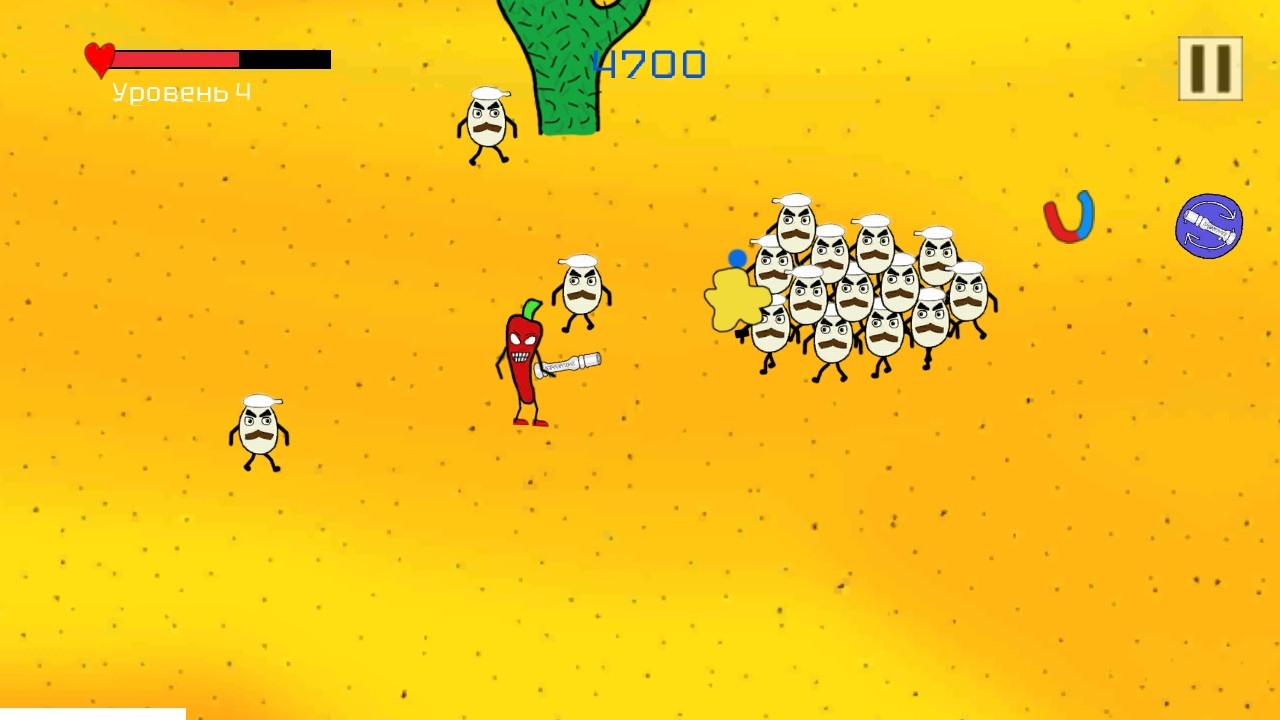Click the blue dot above the star pickup
The image size is (1280, 720).
[x=737, y=259]
